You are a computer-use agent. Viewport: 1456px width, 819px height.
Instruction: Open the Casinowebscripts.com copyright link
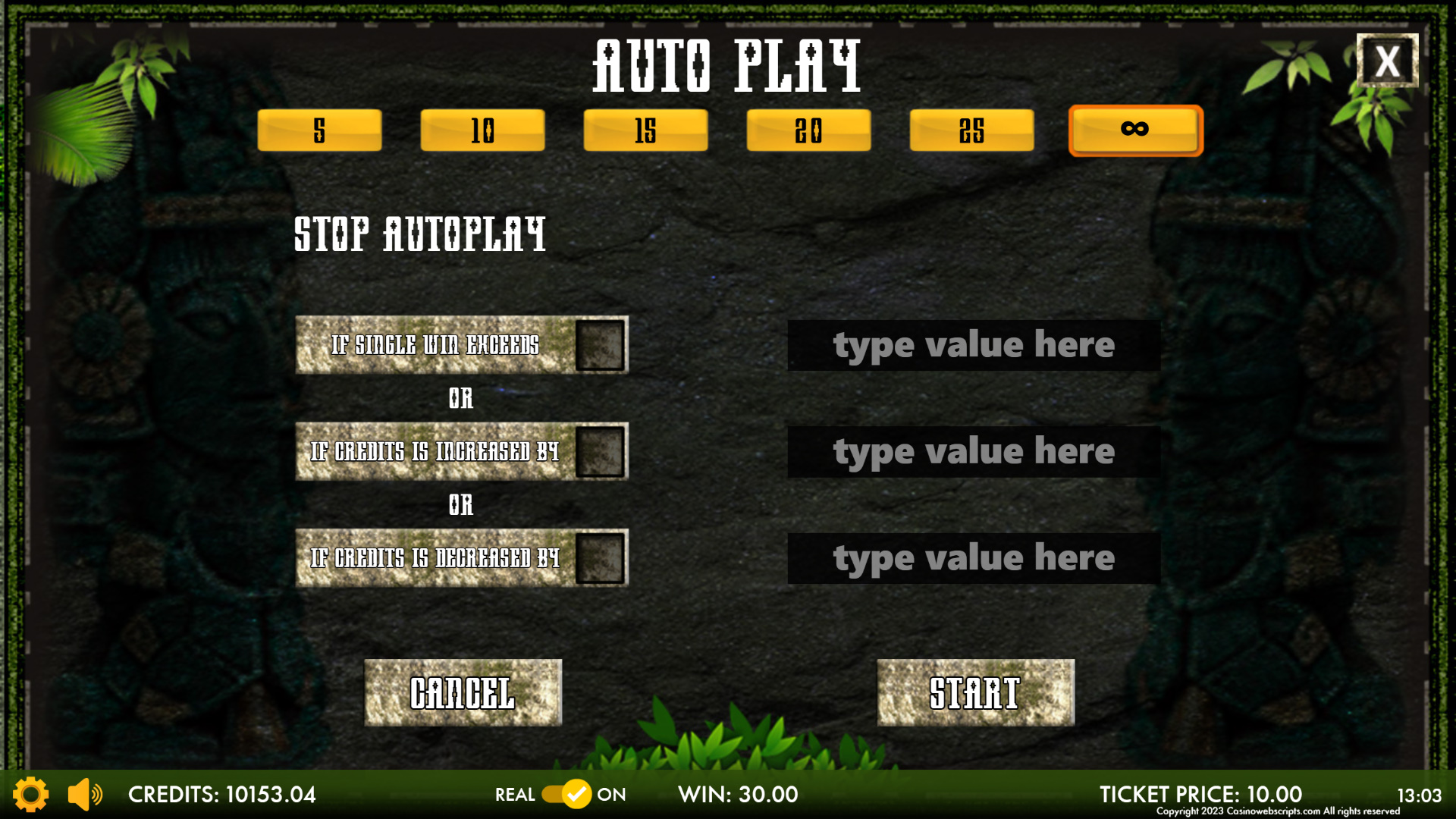(x=1278, y=811)
